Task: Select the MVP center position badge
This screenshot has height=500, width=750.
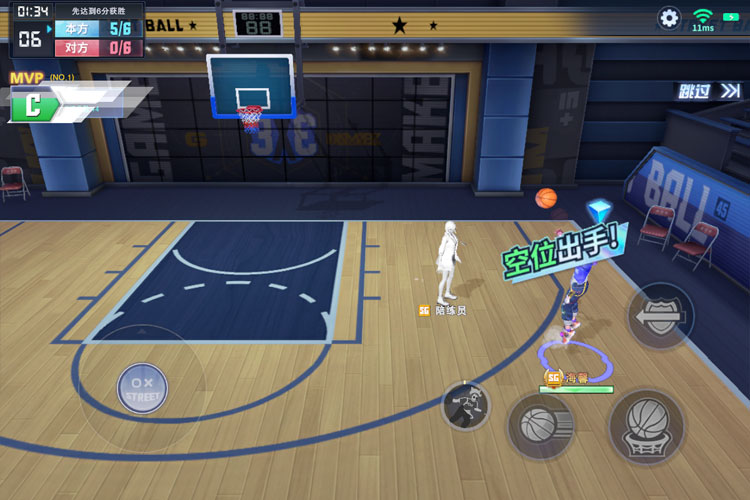Action: pyautogui.click(x=33, y=103)
